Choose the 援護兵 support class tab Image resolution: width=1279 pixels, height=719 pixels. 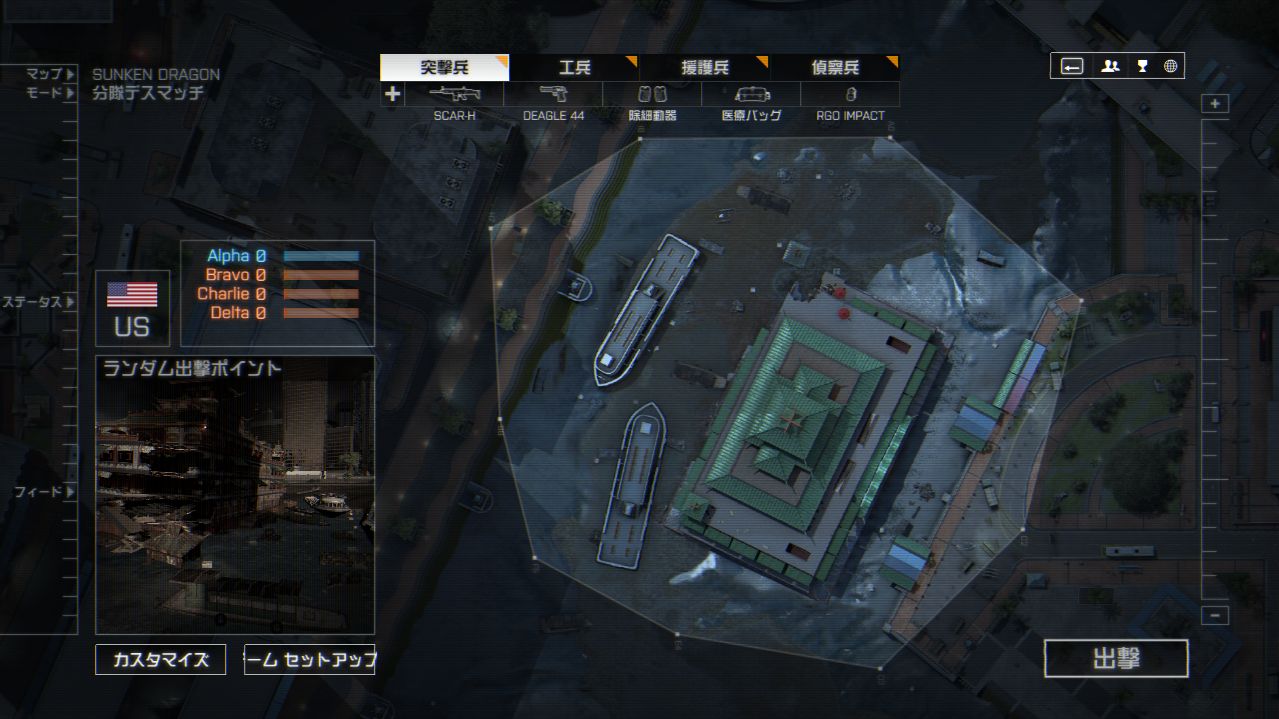[x=704, y=68]
